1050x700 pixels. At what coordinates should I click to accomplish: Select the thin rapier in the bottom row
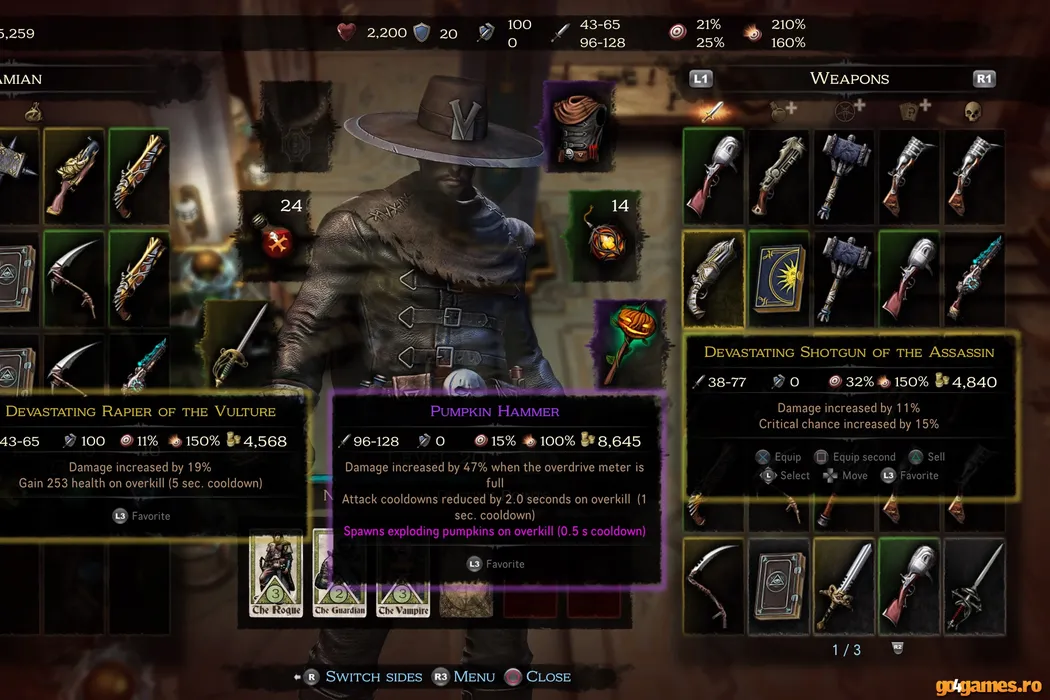[x=974, y=580]
